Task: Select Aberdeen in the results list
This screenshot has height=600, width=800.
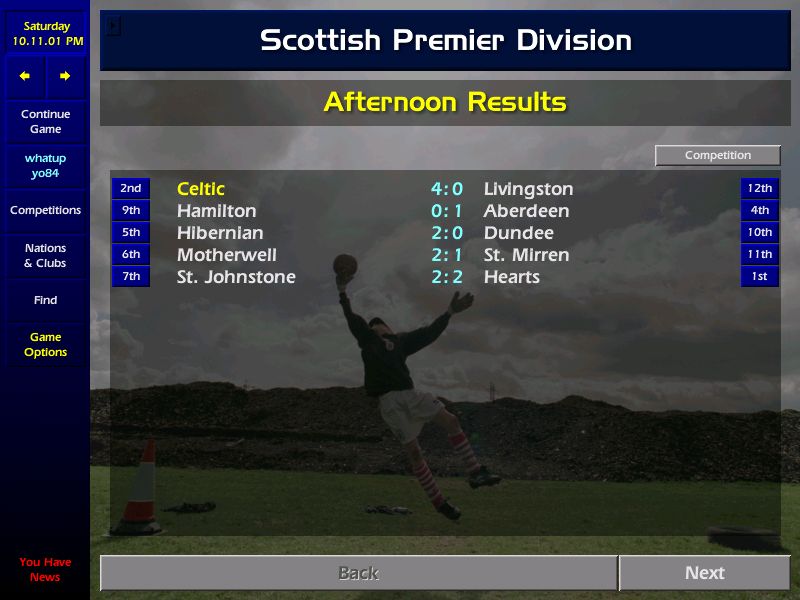Action: point(526,211)
